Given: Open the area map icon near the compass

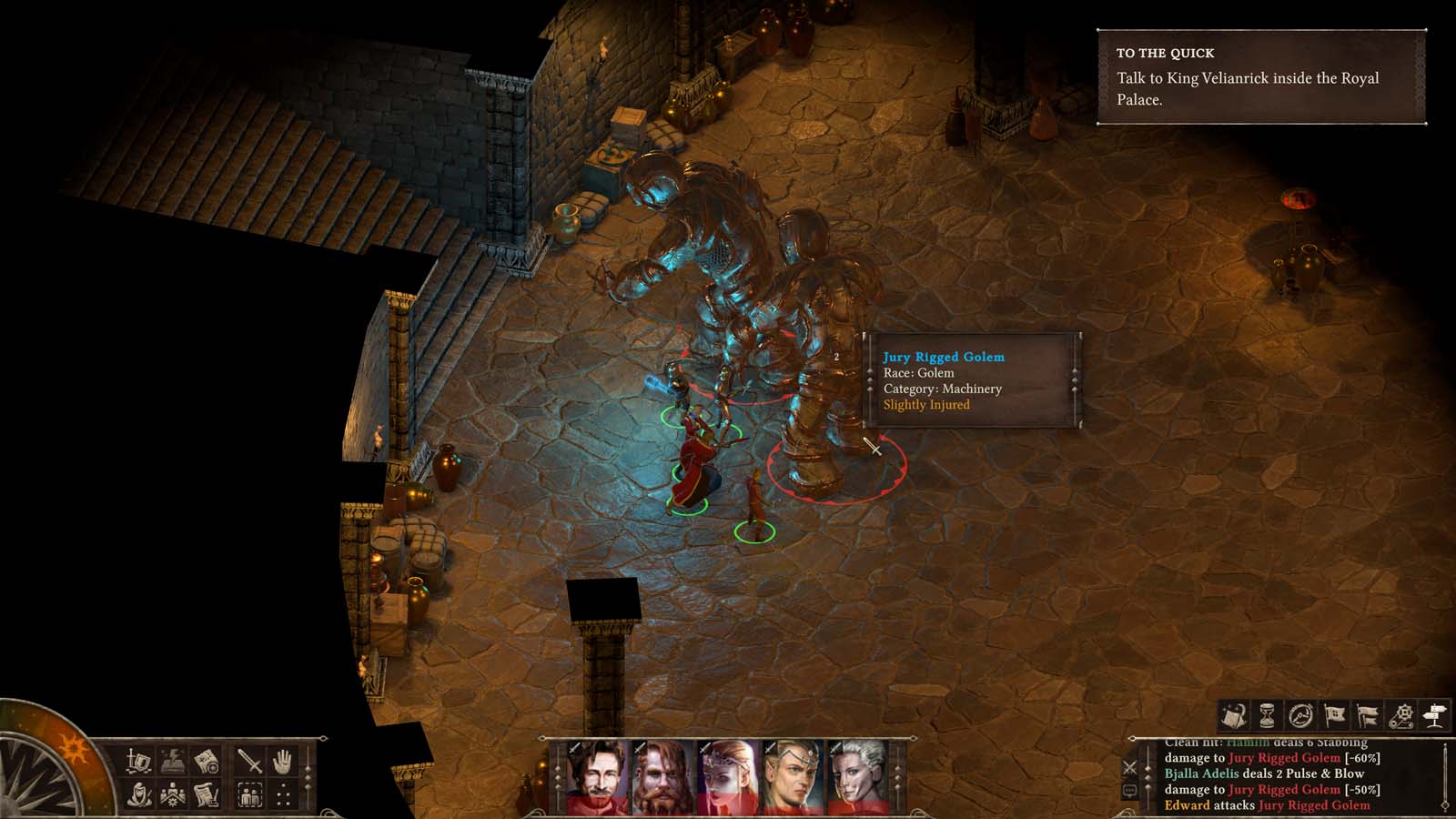Looking at the screenshot, I should click(207, 760).
